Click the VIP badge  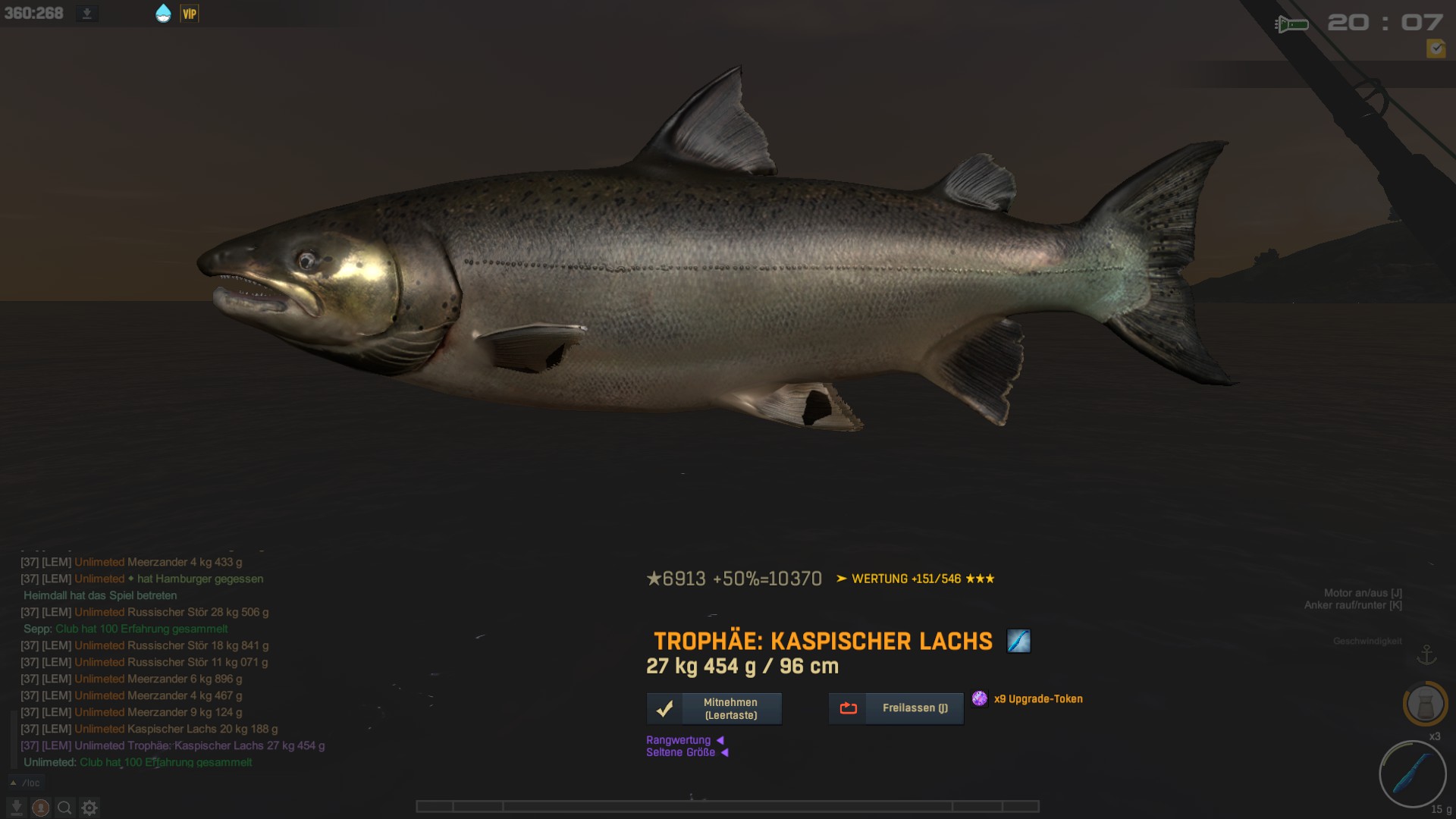coord(190,14)
